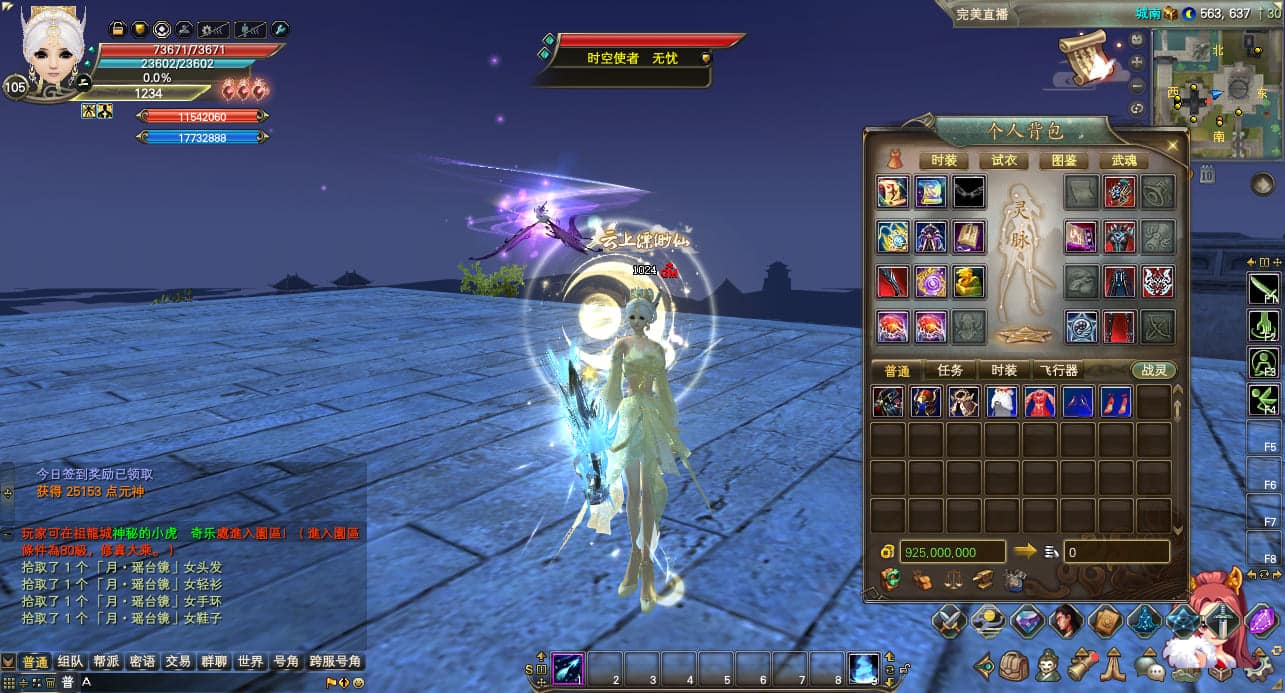Select the red robe item in the bag
The height and width of the screenshot is (693, 1285).
[1040, 402]
